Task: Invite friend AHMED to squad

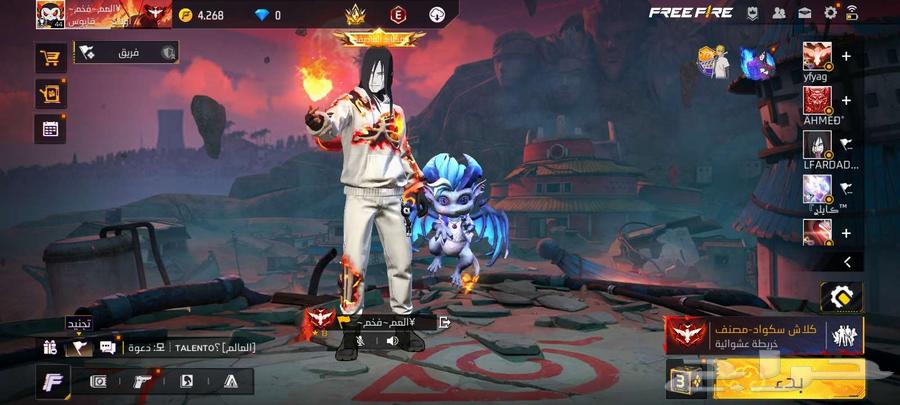Action: pos(846,100)
